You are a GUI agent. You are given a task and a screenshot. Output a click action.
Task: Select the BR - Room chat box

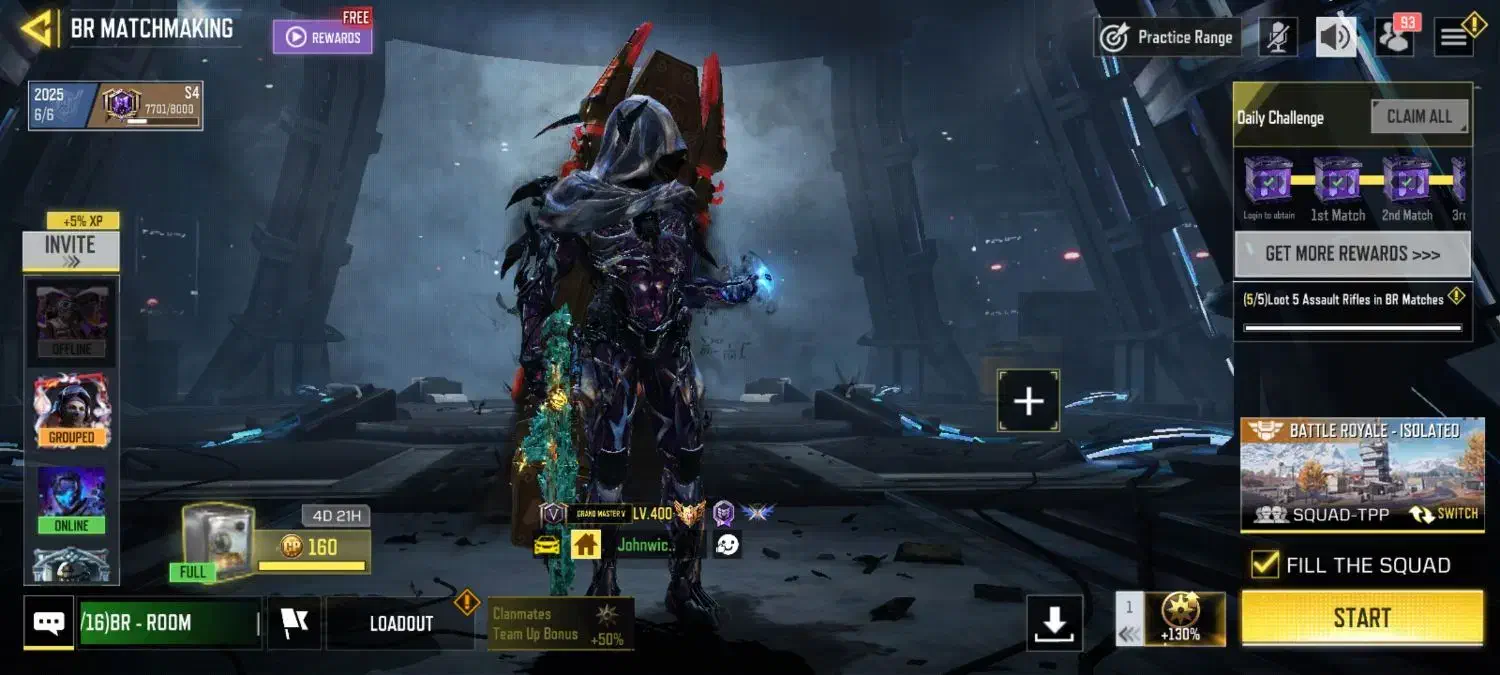[x=170, y=623]
